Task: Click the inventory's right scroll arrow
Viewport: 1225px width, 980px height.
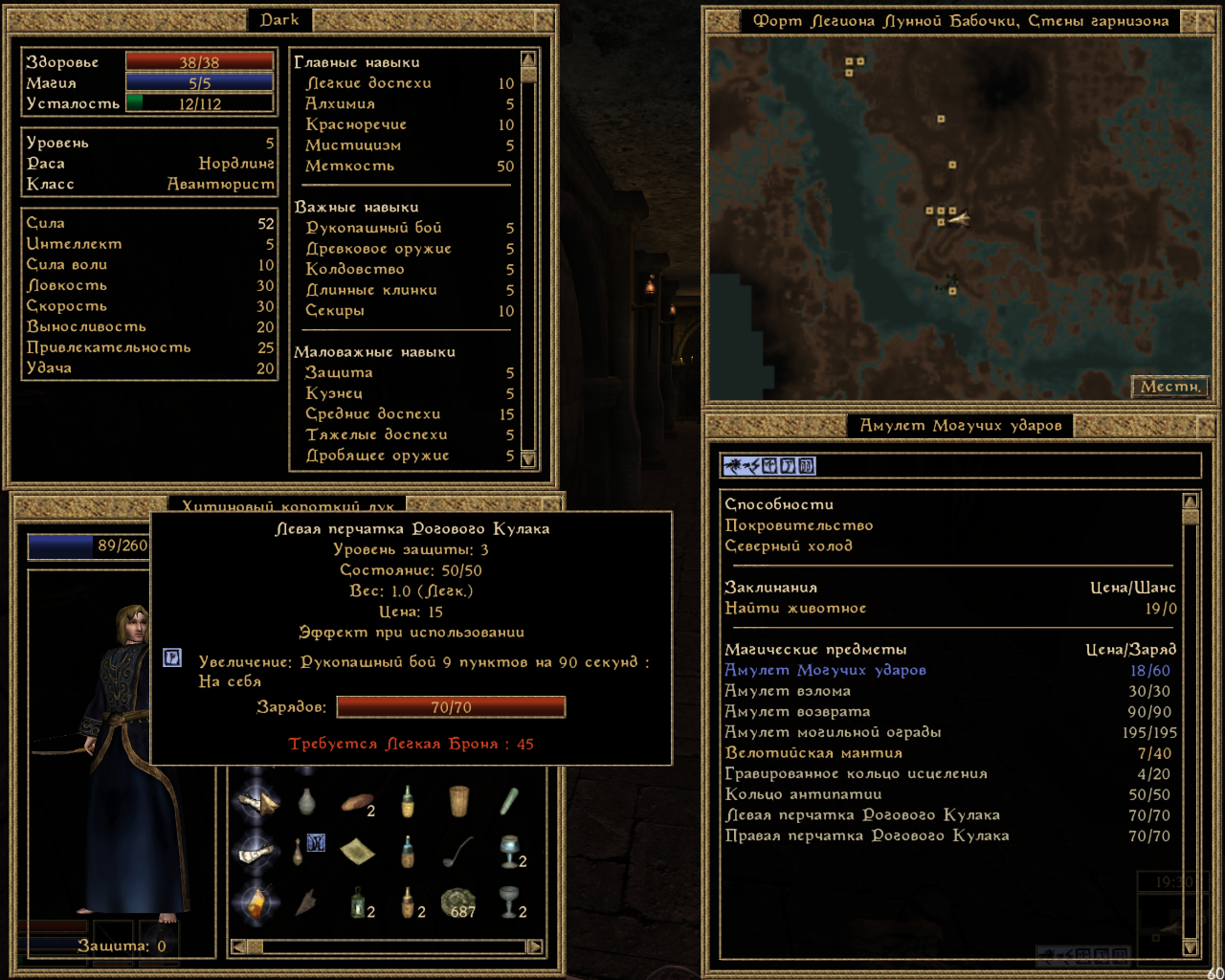Action: 535,947
